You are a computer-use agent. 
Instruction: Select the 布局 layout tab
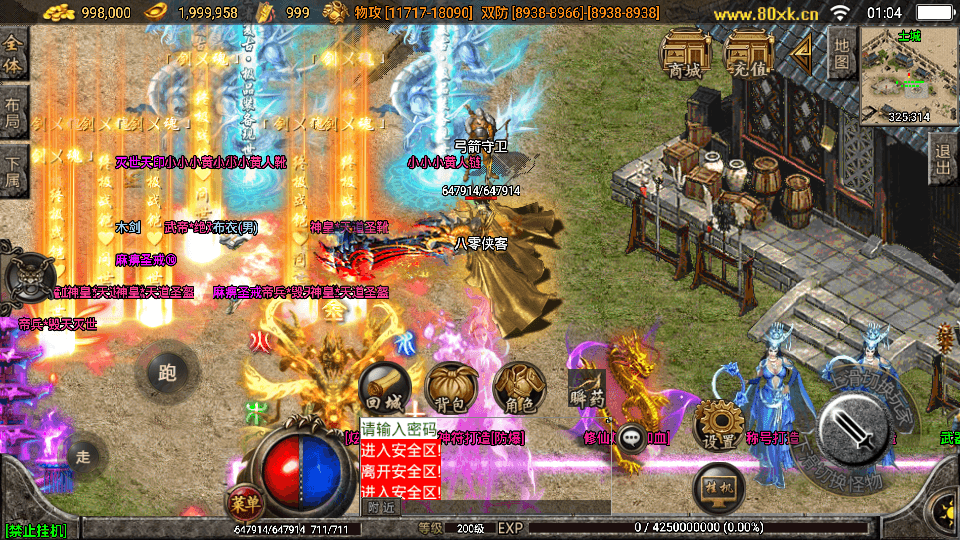point(13,112)
